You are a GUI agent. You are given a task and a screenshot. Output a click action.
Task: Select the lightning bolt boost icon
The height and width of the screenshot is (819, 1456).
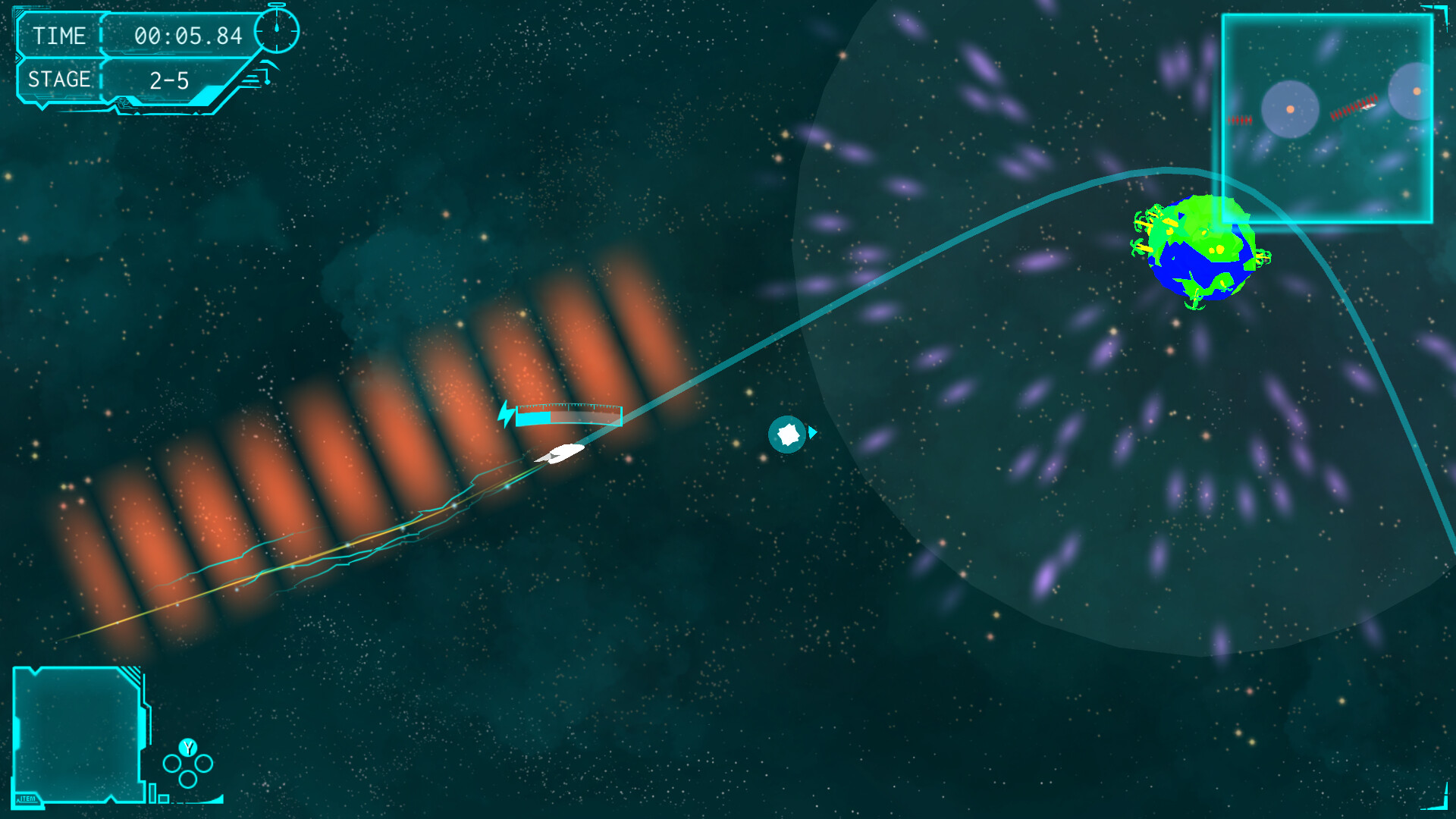tap(505, 414)
